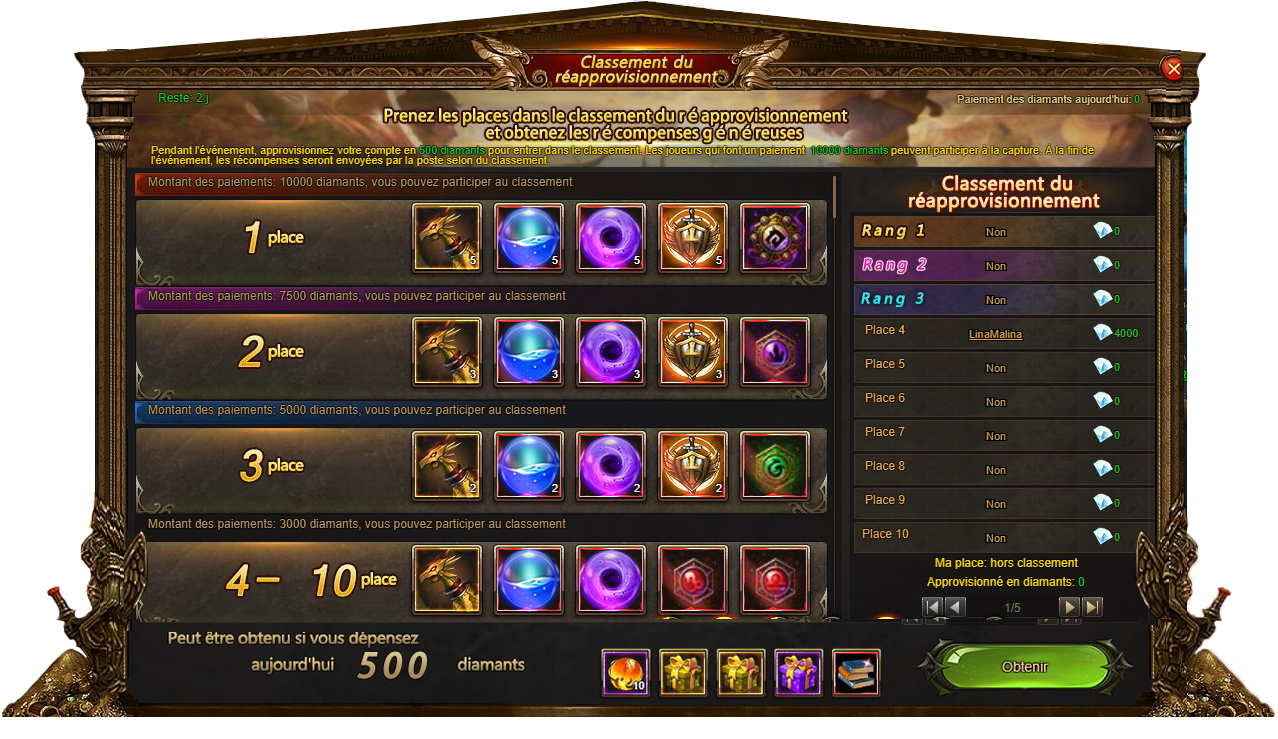Select the Rang 1 ranking row
The height and width of the screenshot is (739, 1278).
tap(1003, 231)
